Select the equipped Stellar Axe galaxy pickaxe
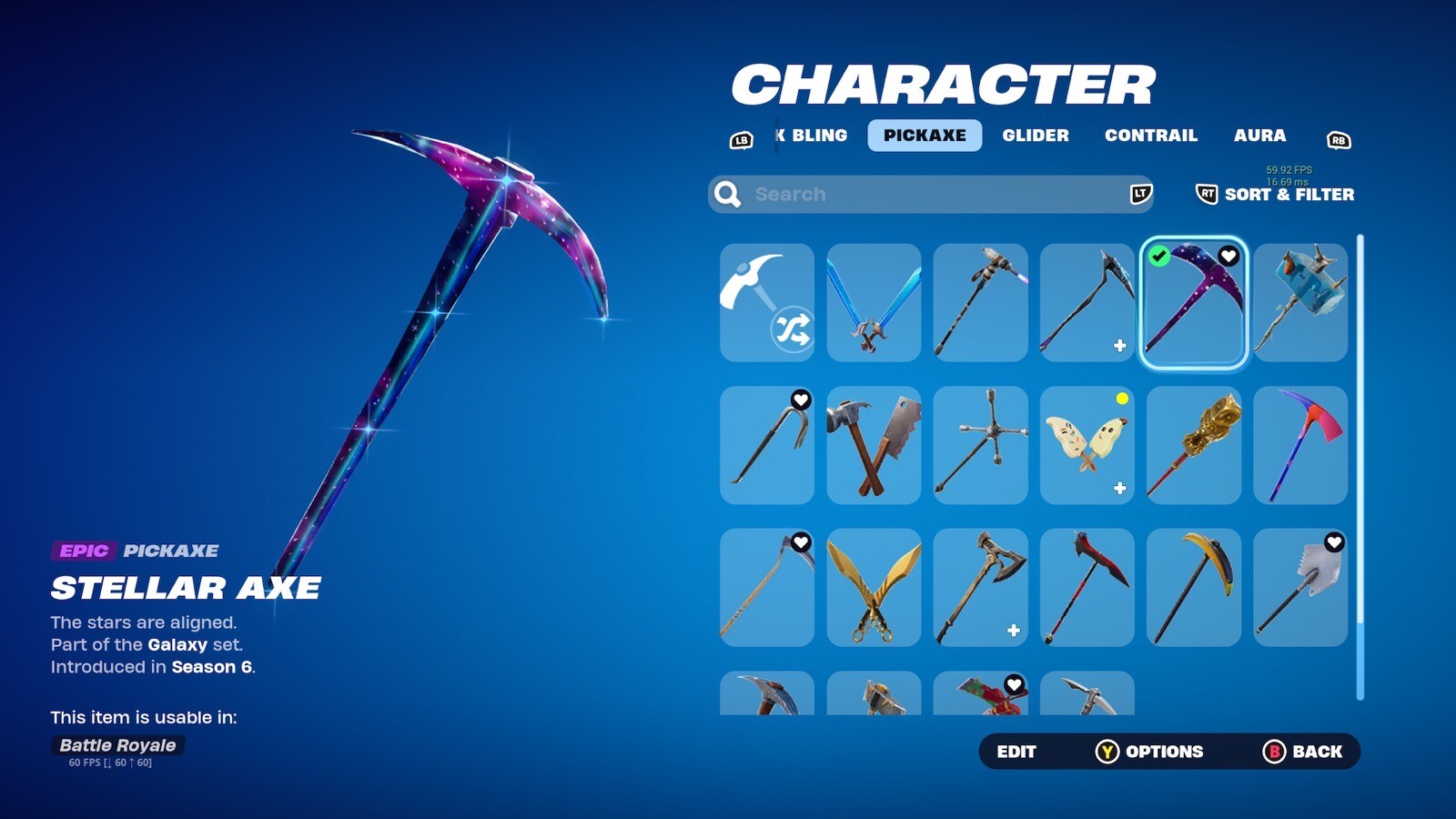The image size is (1456, 819). [1193, 303]
